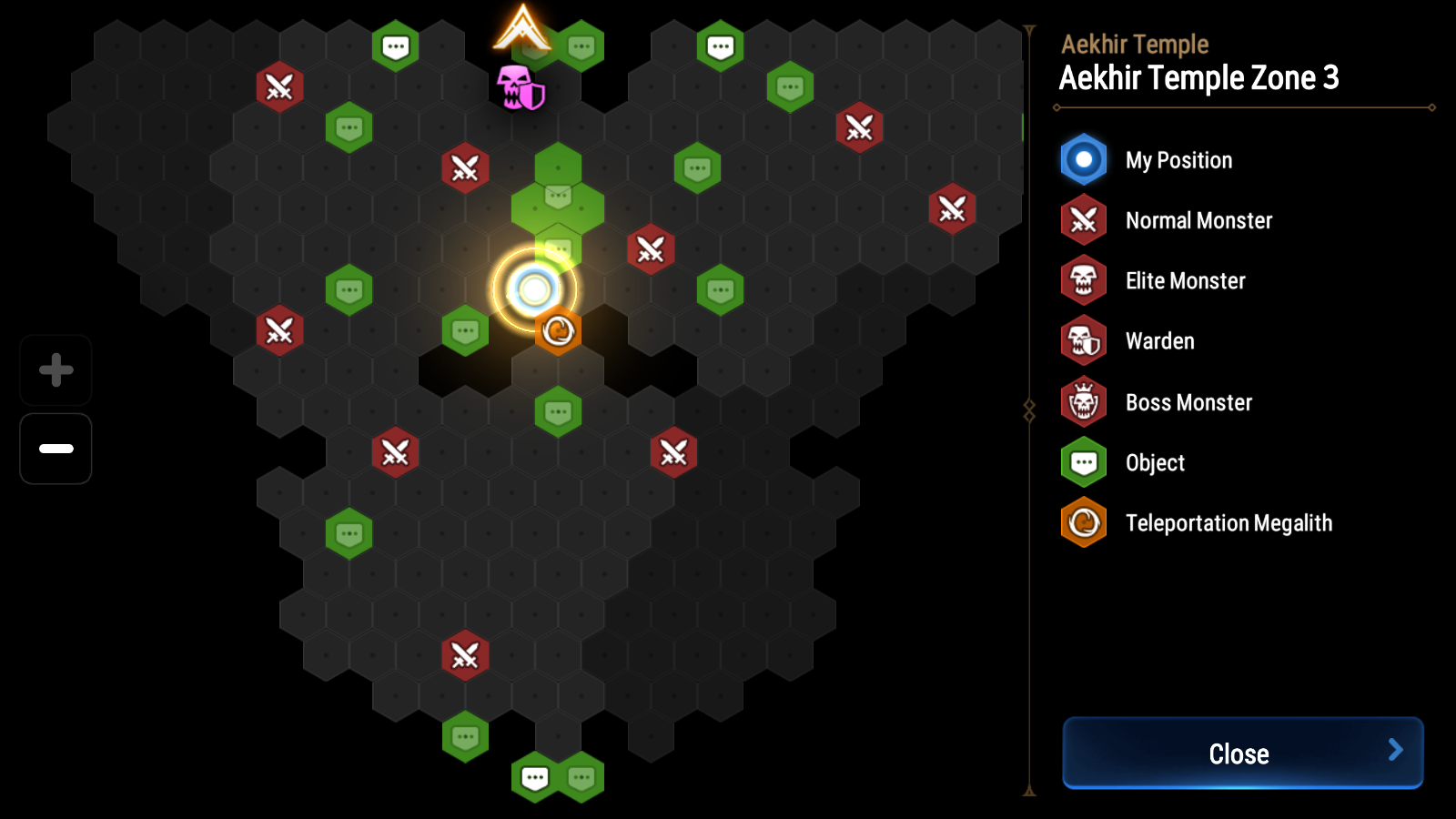Click the pink boss skull marker near the top

(518, 86)
